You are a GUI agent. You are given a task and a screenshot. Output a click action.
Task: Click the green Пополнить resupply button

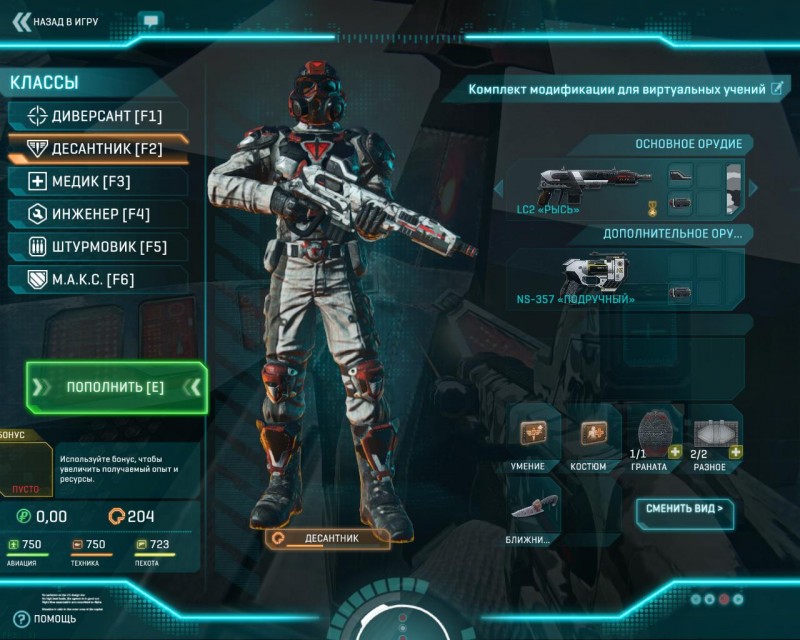116,387
